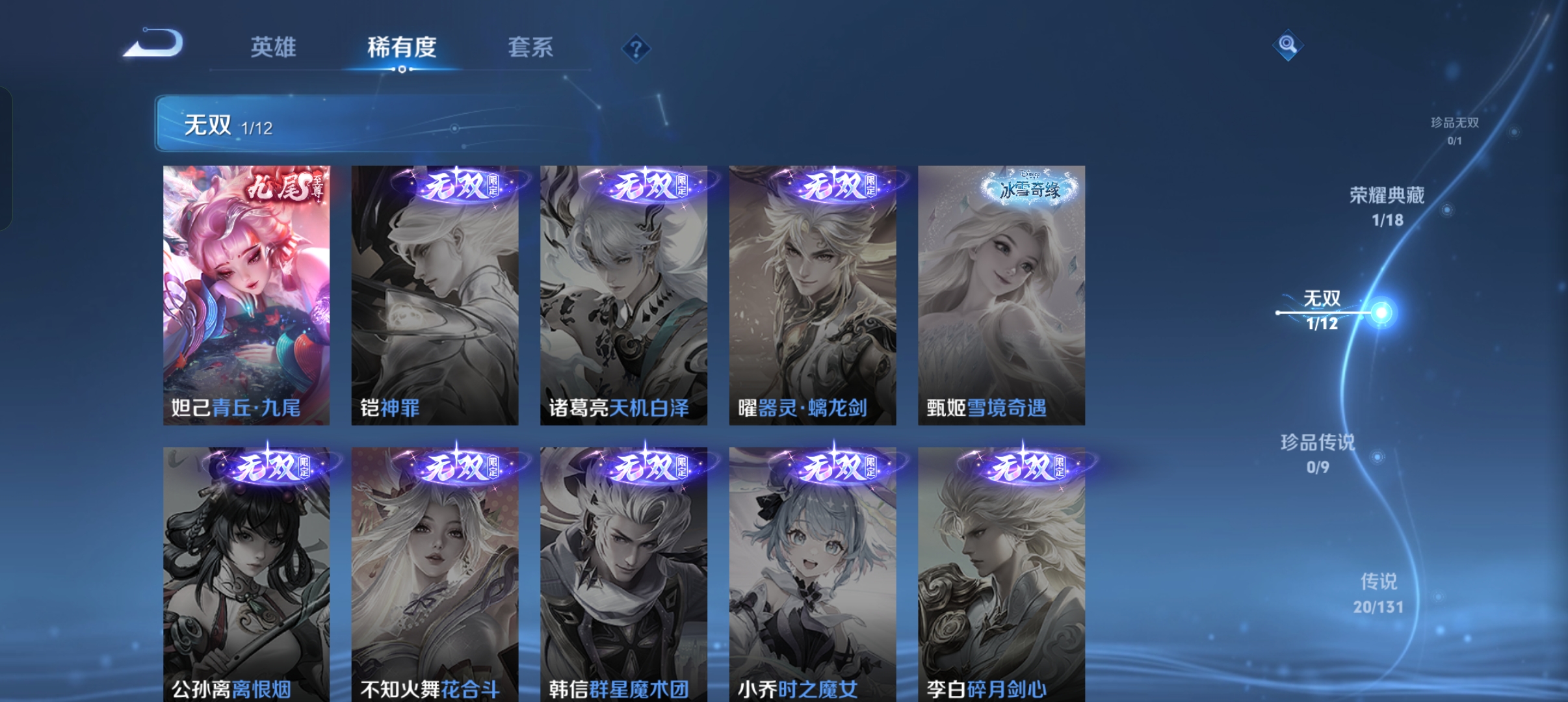This screenshot has width=1568, height=702.
Task: Jump to the 珍品传说 rarity section
Action: tap(1318, 453)
